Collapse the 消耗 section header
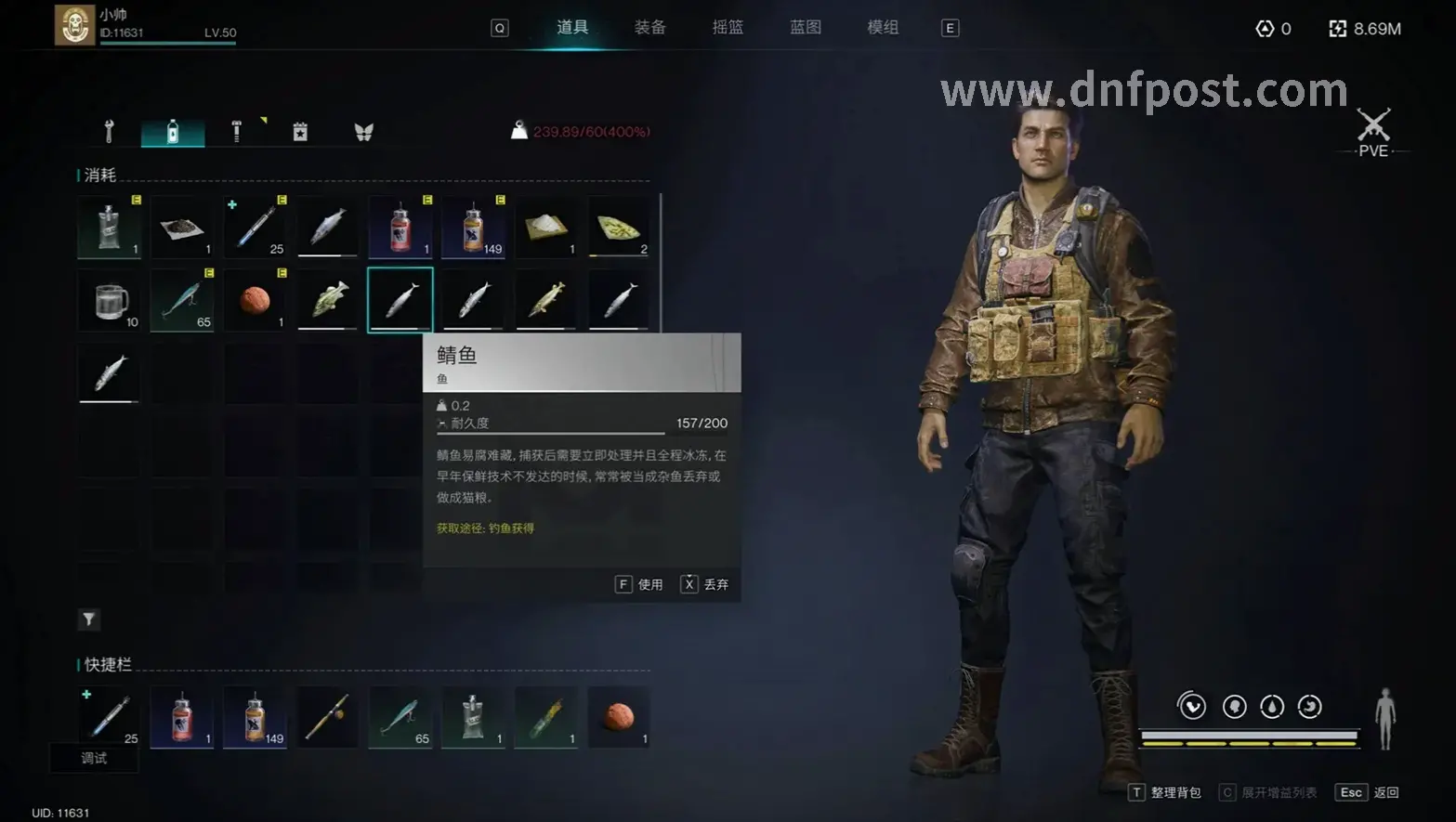Viewport: 1456px width, 822px height. point(100,174)
